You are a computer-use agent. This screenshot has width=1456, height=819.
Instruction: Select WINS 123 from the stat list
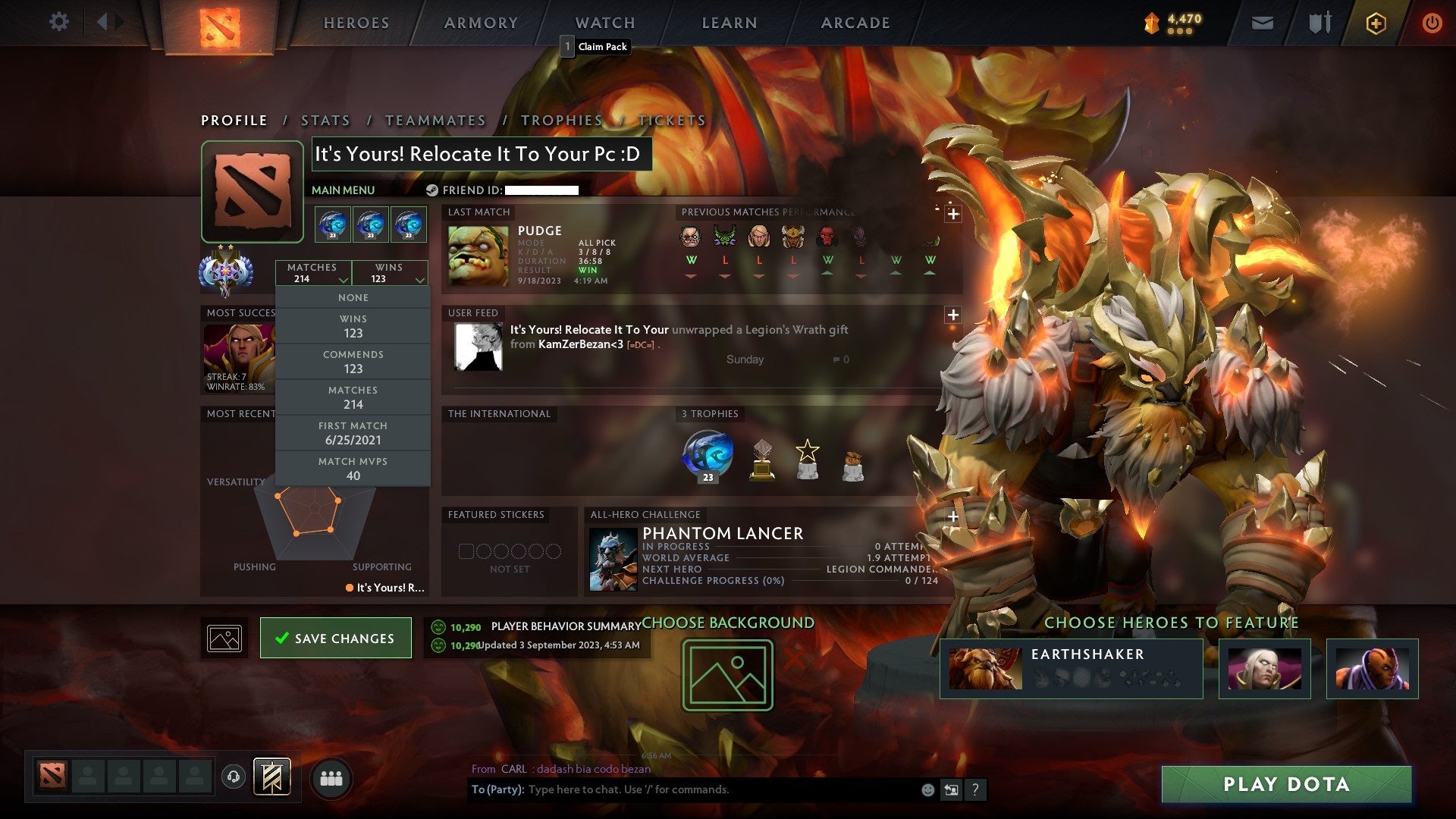(x=353, y=325)
